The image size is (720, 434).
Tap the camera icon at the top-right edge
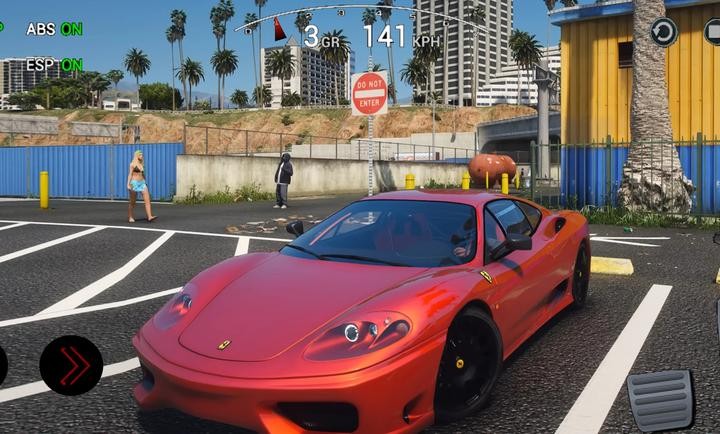[x=712, y=32]
